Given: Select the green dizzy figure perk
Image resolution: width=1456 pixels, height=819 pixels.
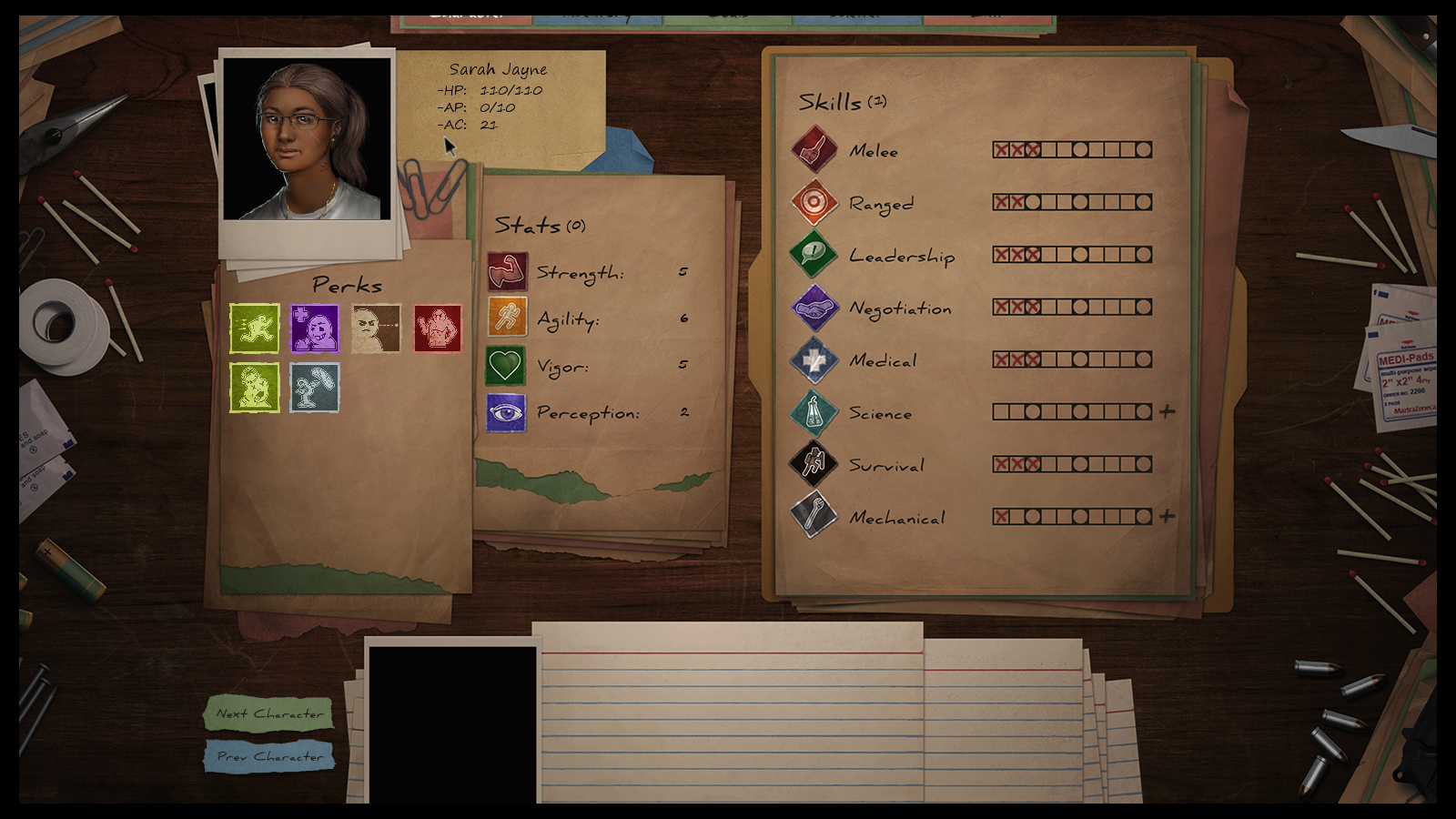Looking at the screenshot, I should pos(255,388).
